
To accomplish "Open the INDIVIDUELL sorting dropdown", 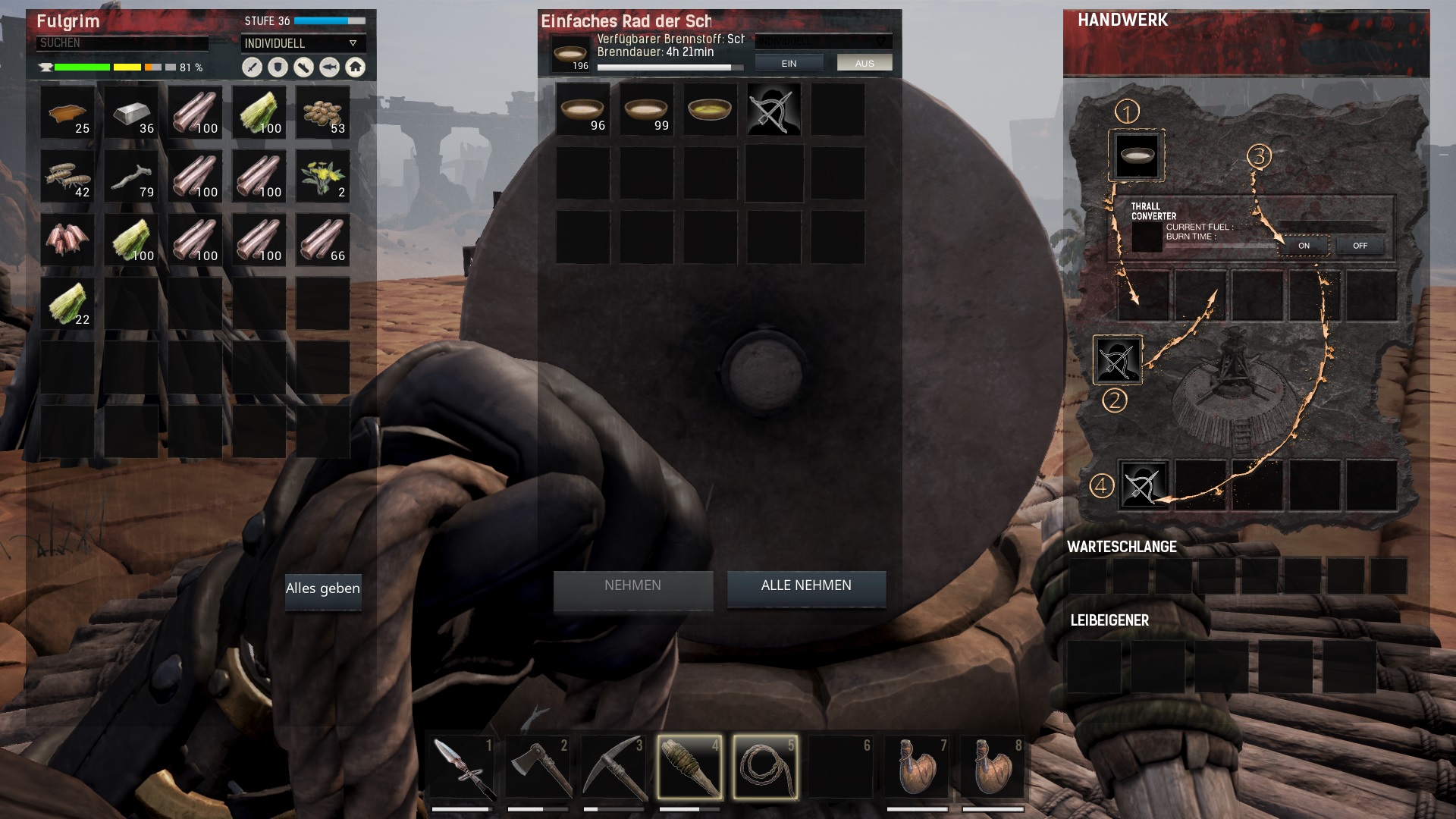I will click(x=303, y=43).
